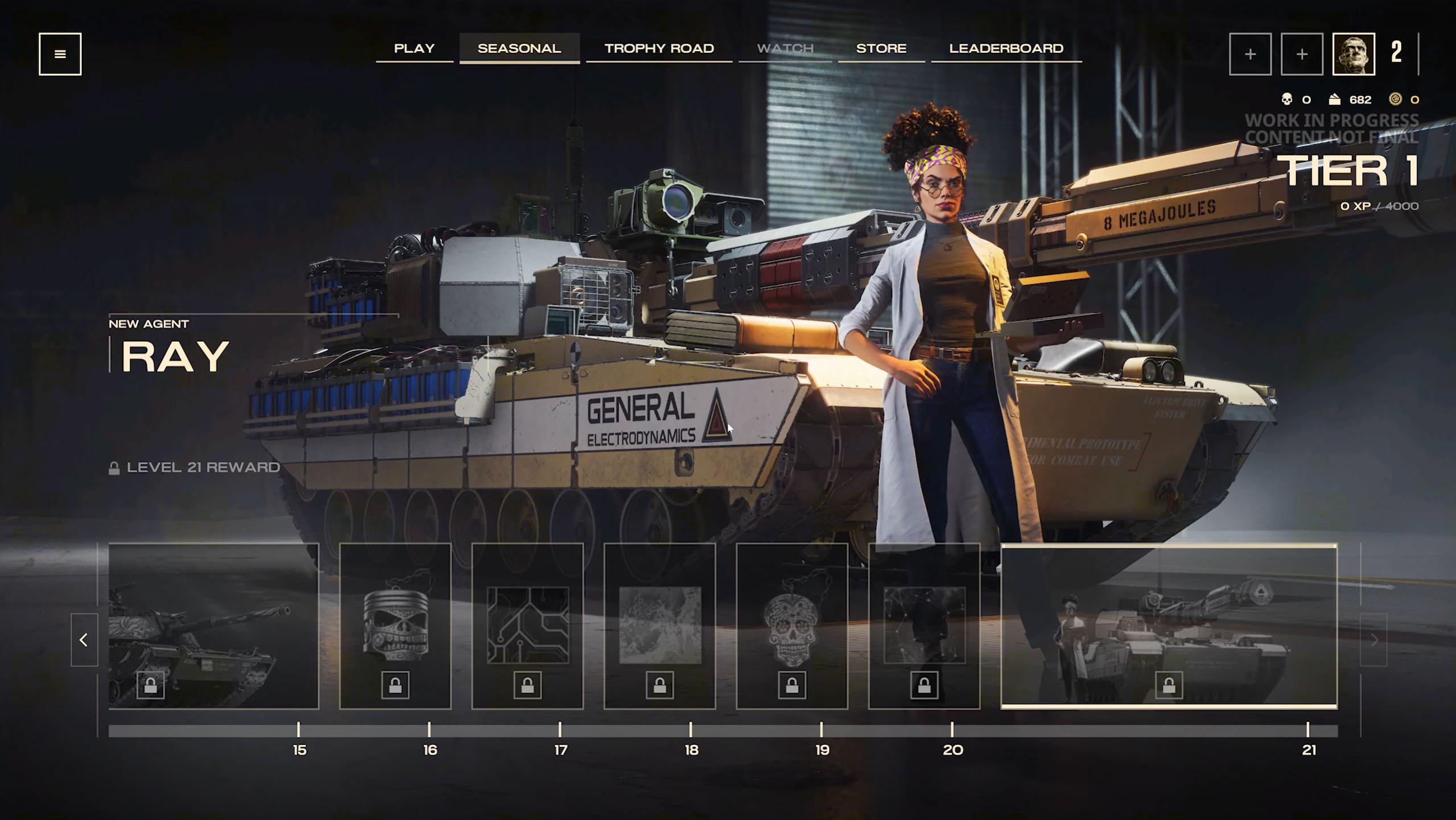
Task: Open the Store tab
Action: click(881, 48)
